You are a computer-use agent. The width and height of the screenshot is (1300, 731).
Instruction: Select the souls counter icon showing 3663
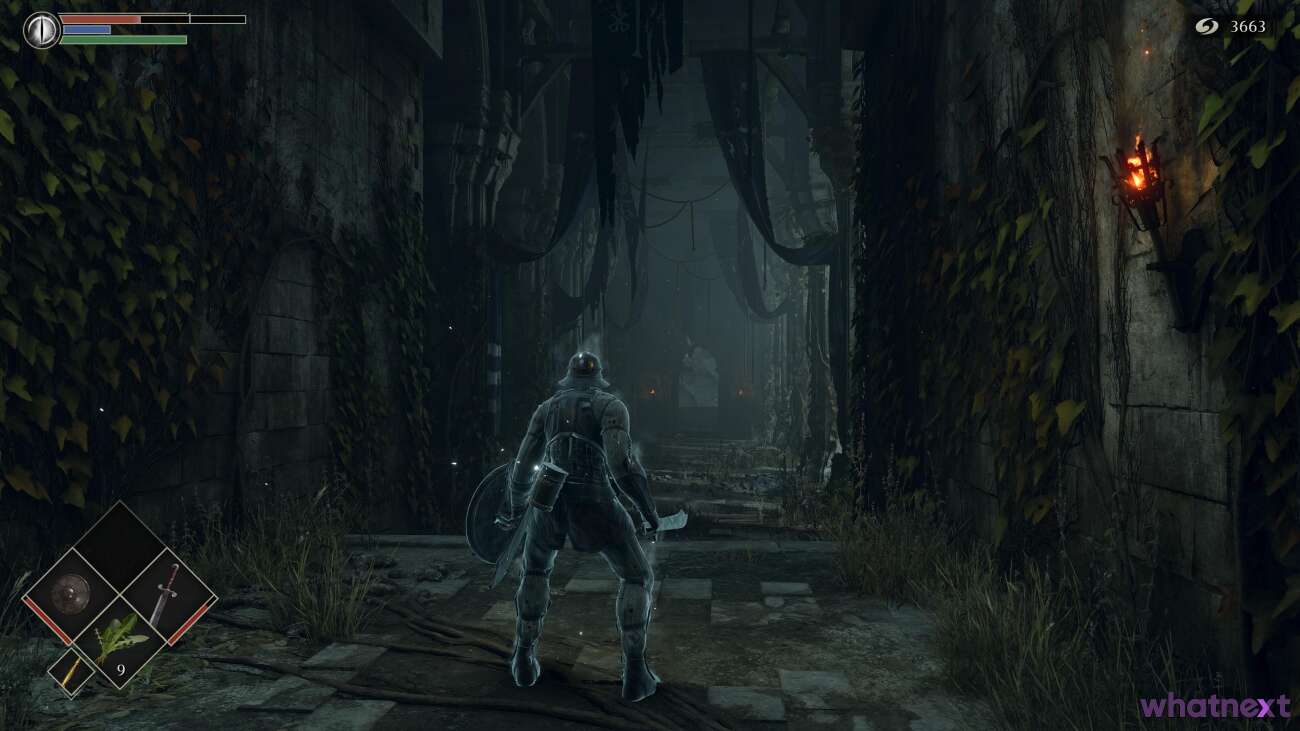coord(1205,28)
